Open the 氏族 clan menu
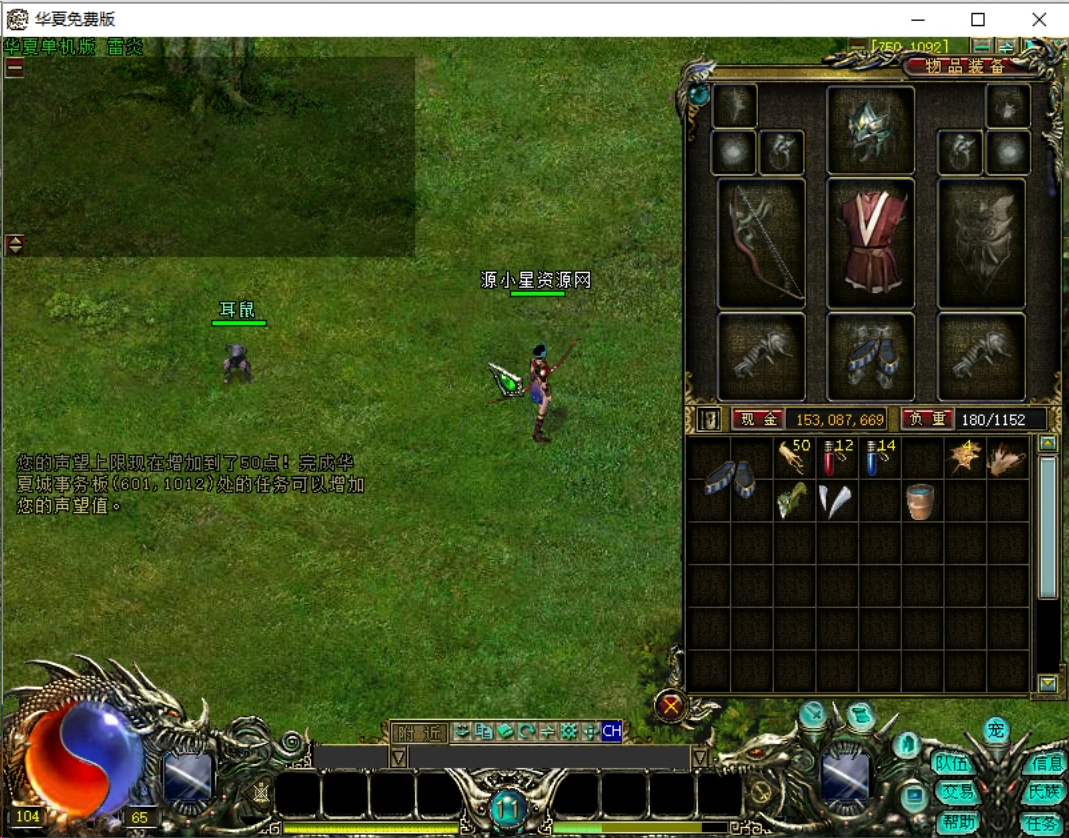Image resolution: width=1069 pixels, height=838 pixels. tap(1042, 792)
